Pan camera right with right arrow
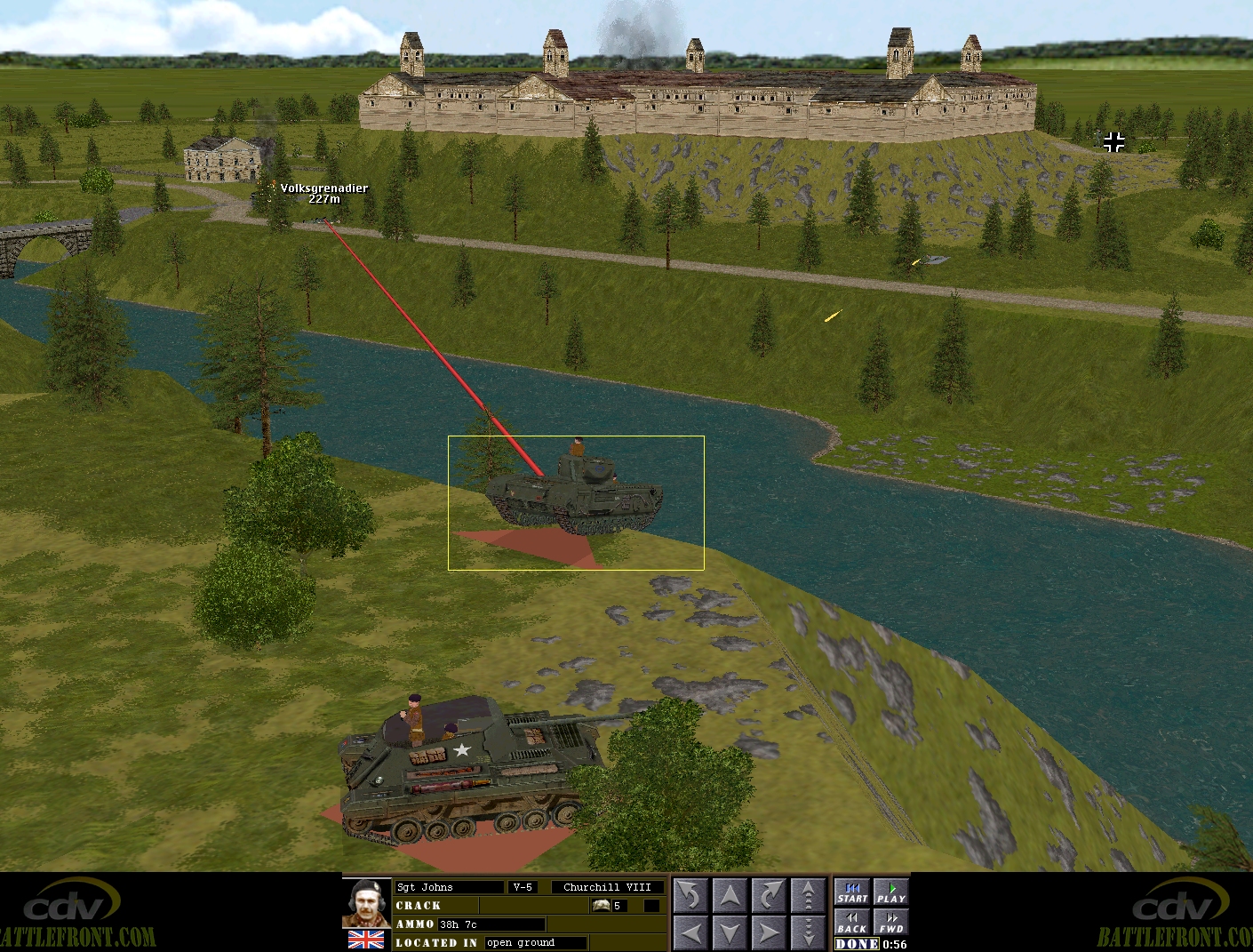 [x=769, y=933]
